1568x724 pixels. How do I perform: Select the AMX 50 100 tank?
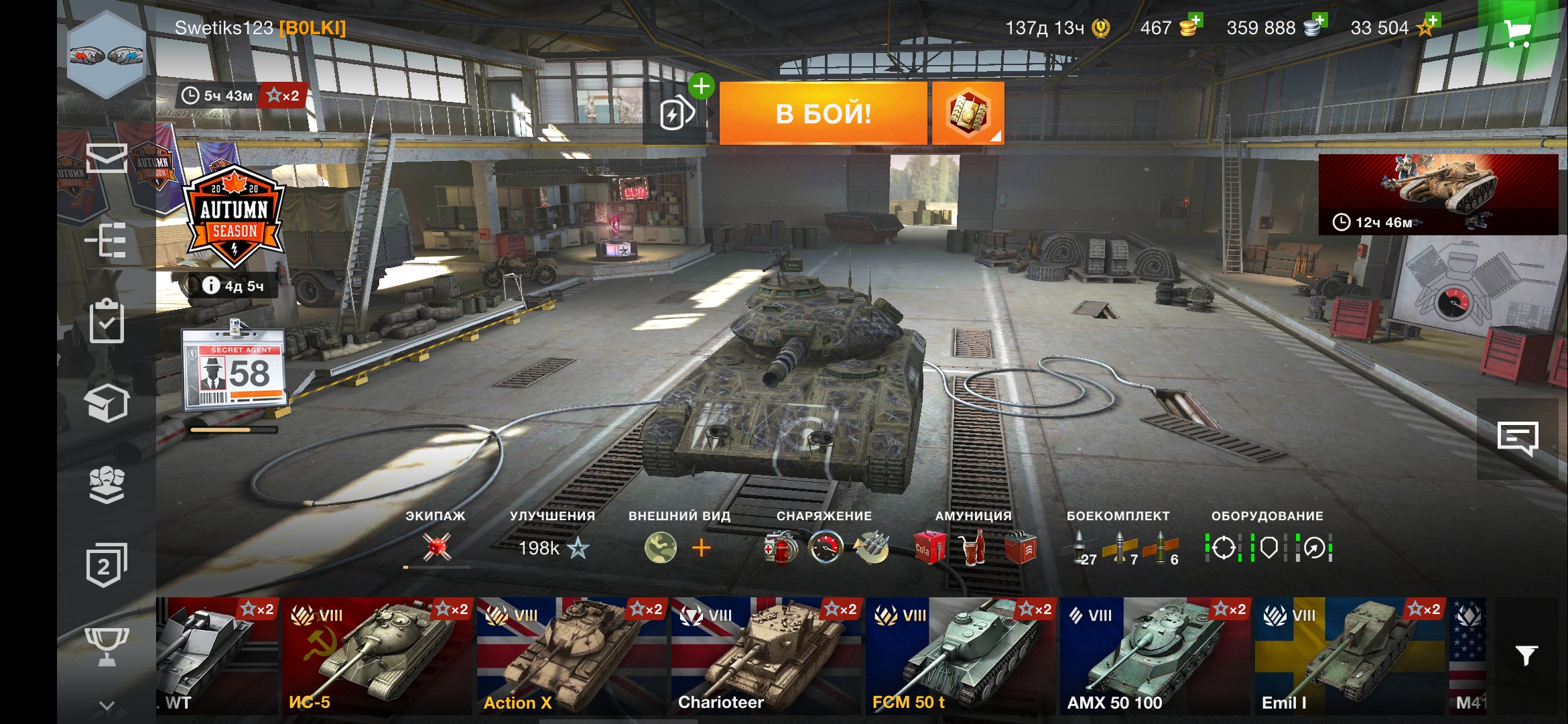[1155, 656]
